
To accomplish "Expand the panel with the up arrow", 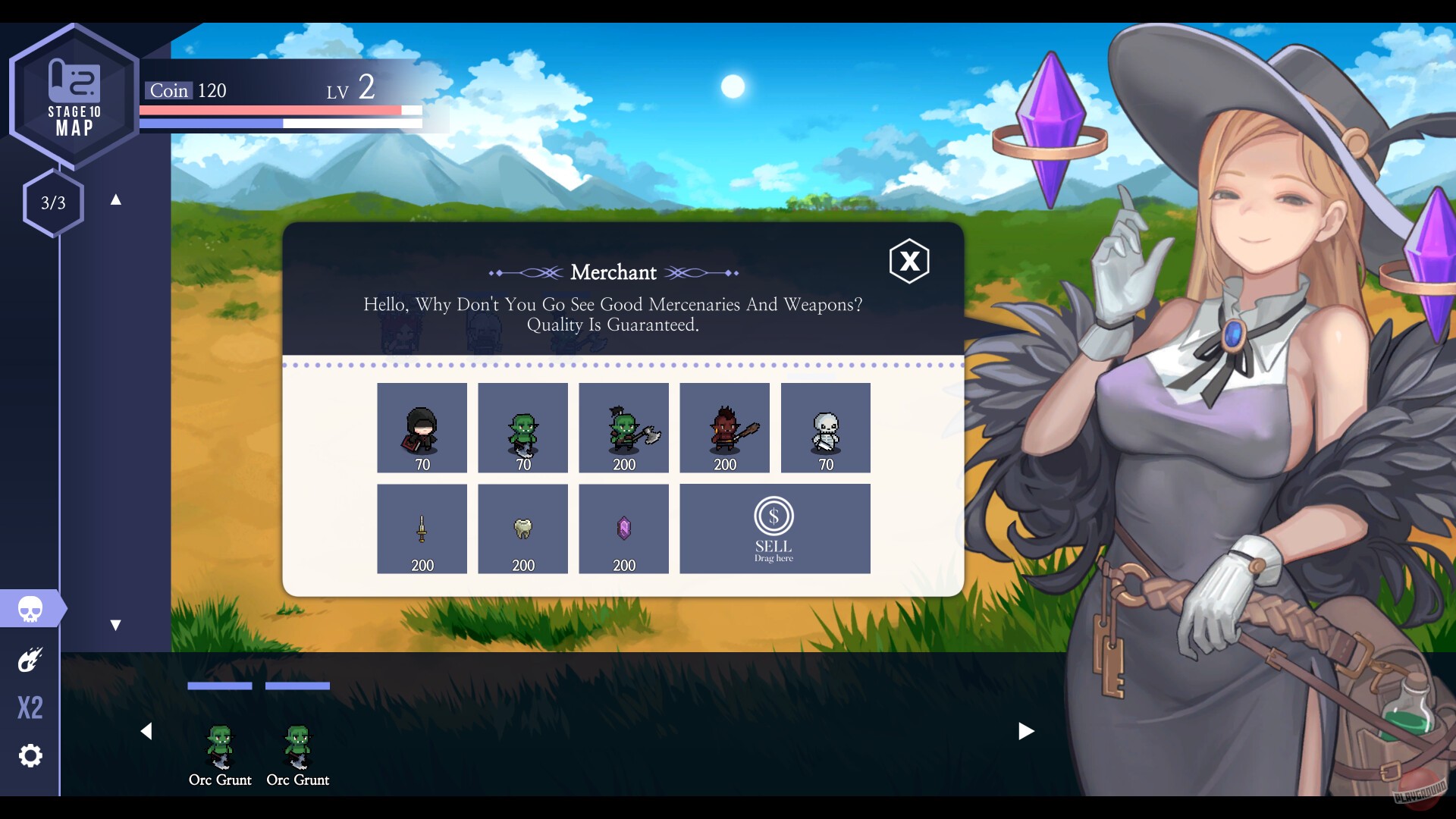I will [x=115, y=199].
